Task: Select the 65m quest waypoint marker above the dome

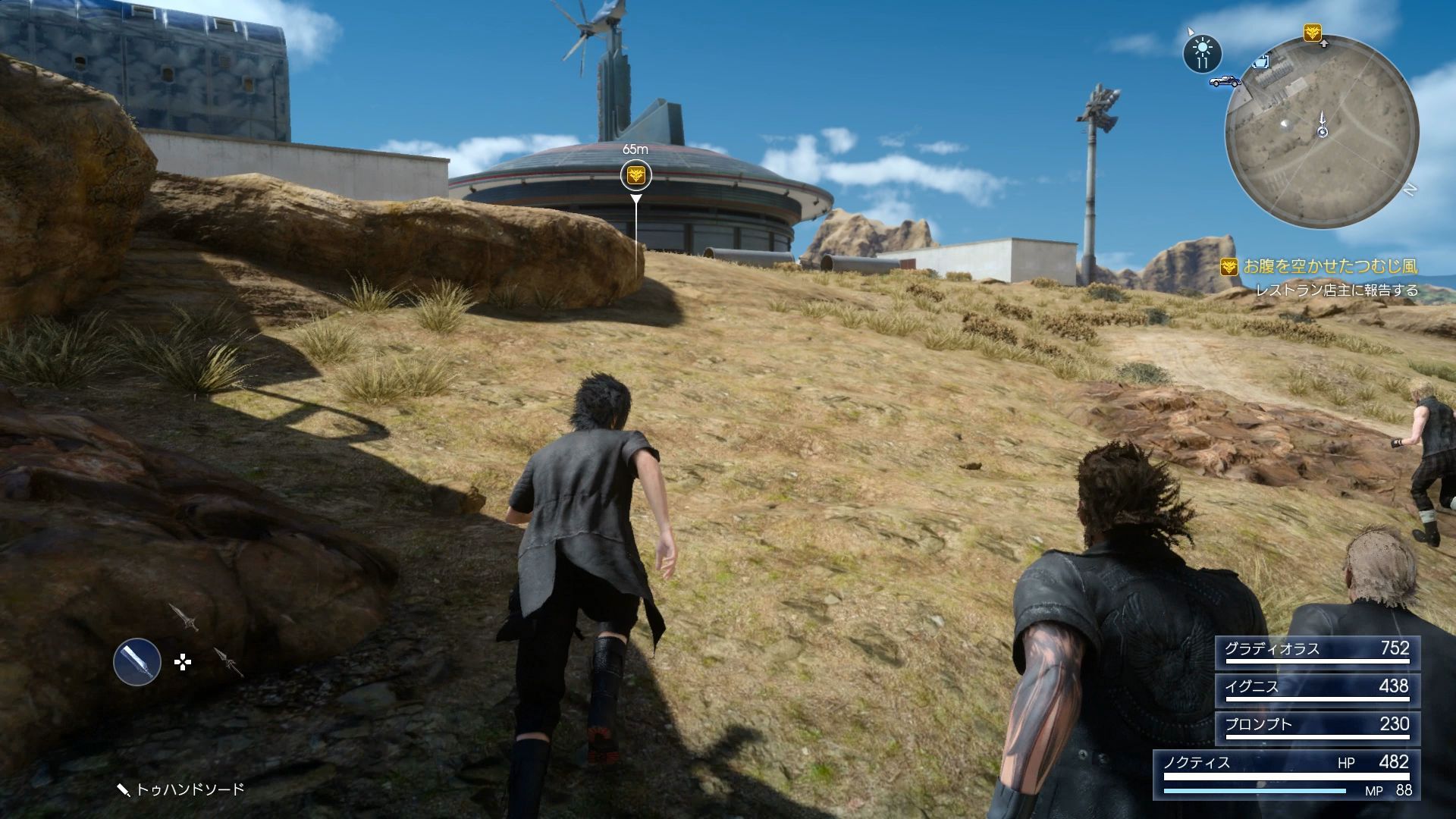Action: pos(635,175)
